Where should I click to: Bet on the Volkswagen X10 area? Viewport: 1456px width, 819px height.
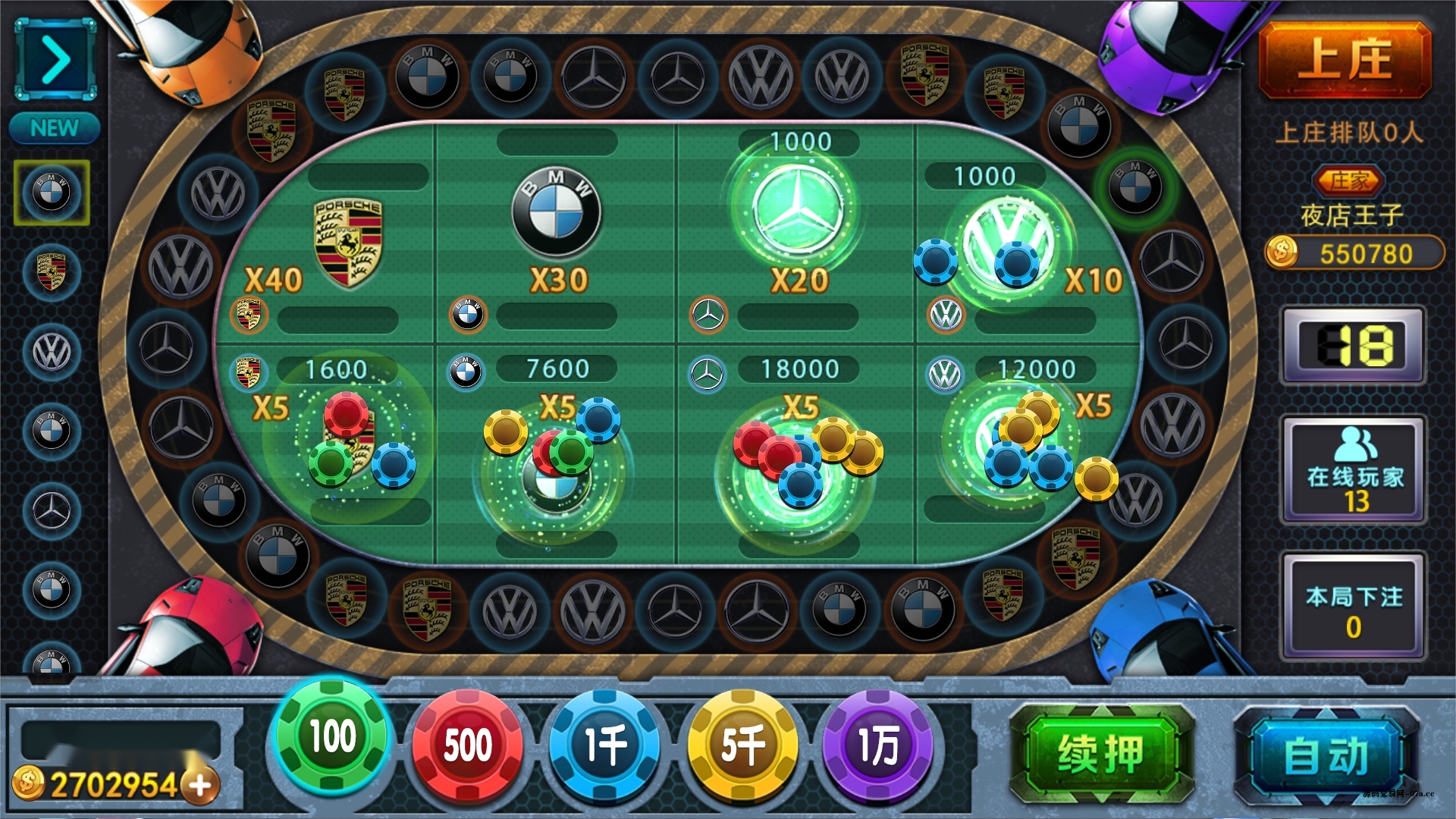coord(1024,243)
